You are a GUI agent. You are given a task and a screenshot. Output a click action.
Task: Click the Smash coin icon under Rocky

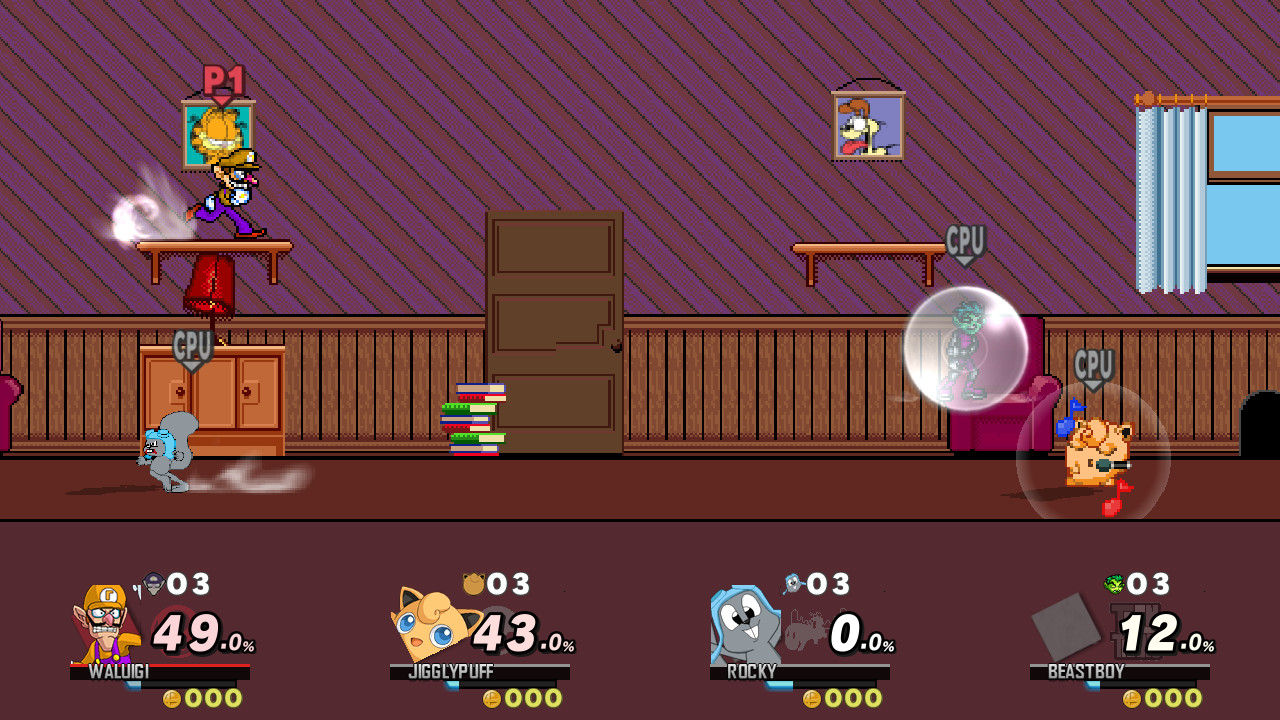point(811,700)
